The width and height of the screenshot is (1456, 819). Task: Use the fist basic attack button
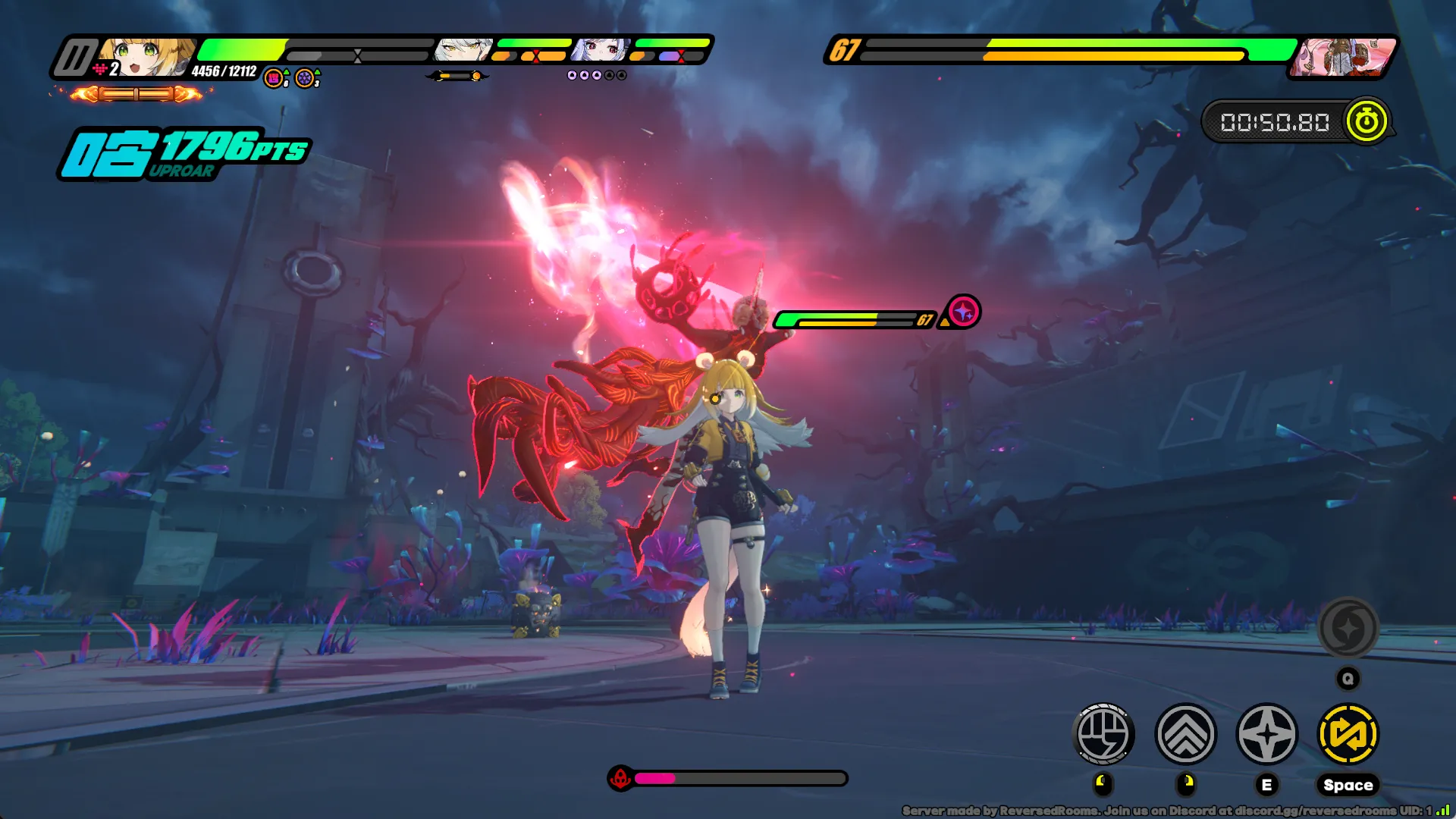[x=1104, y=734]
